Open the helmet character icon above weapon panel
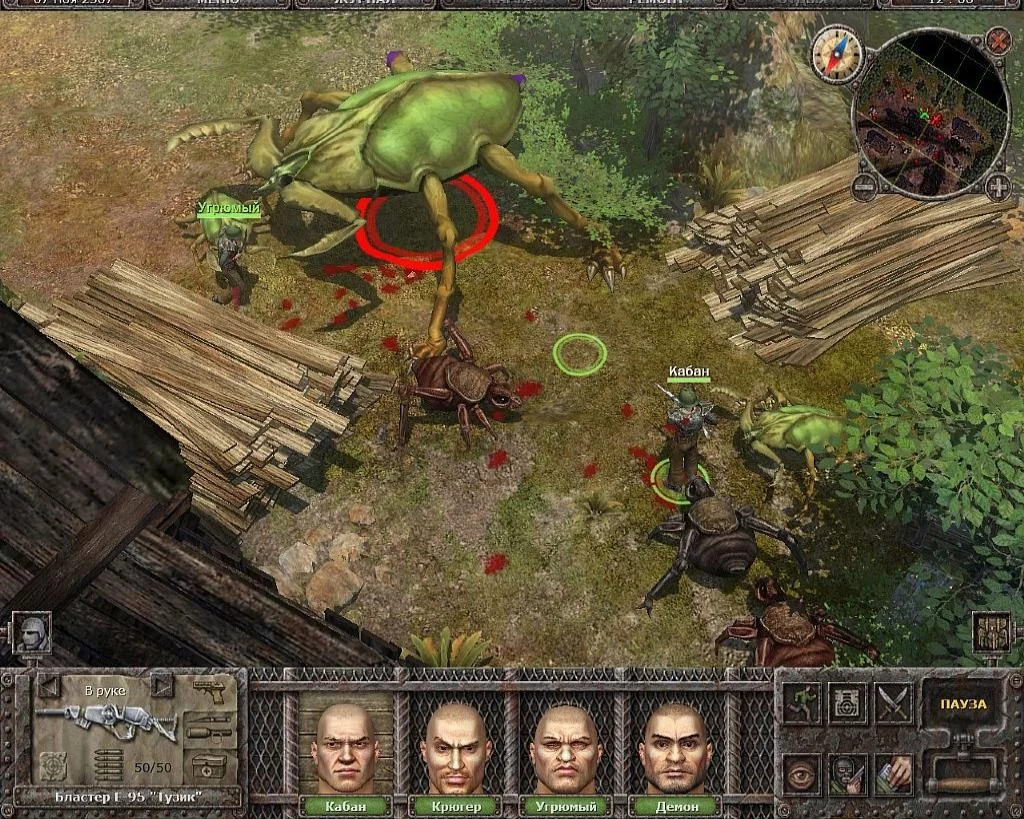This screenshot has width=1024, height=819. 30,633
